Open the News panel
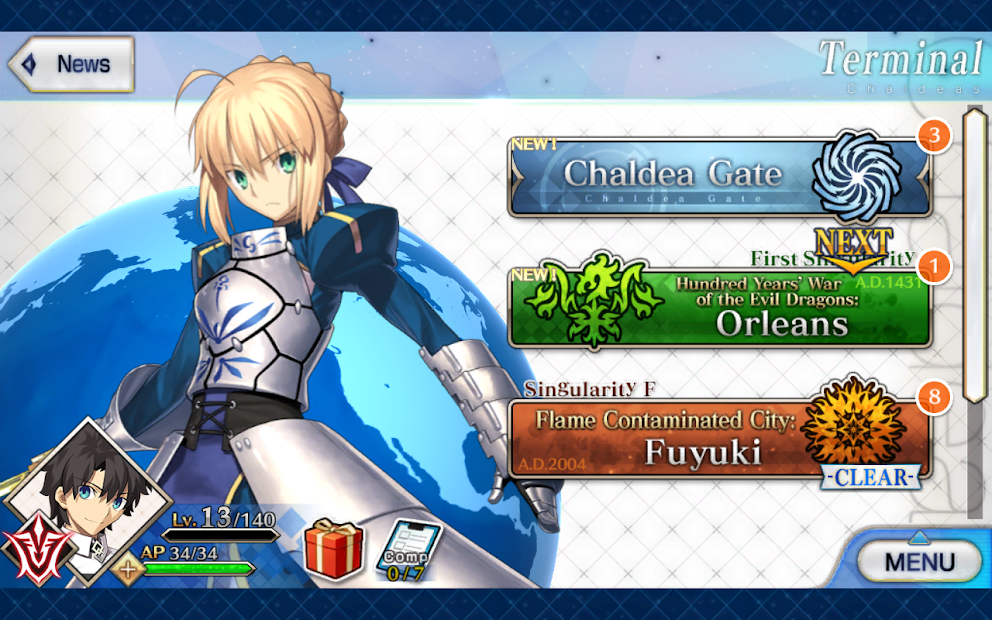Viewport: 992px width, 620px height. (x=70, y=65)
